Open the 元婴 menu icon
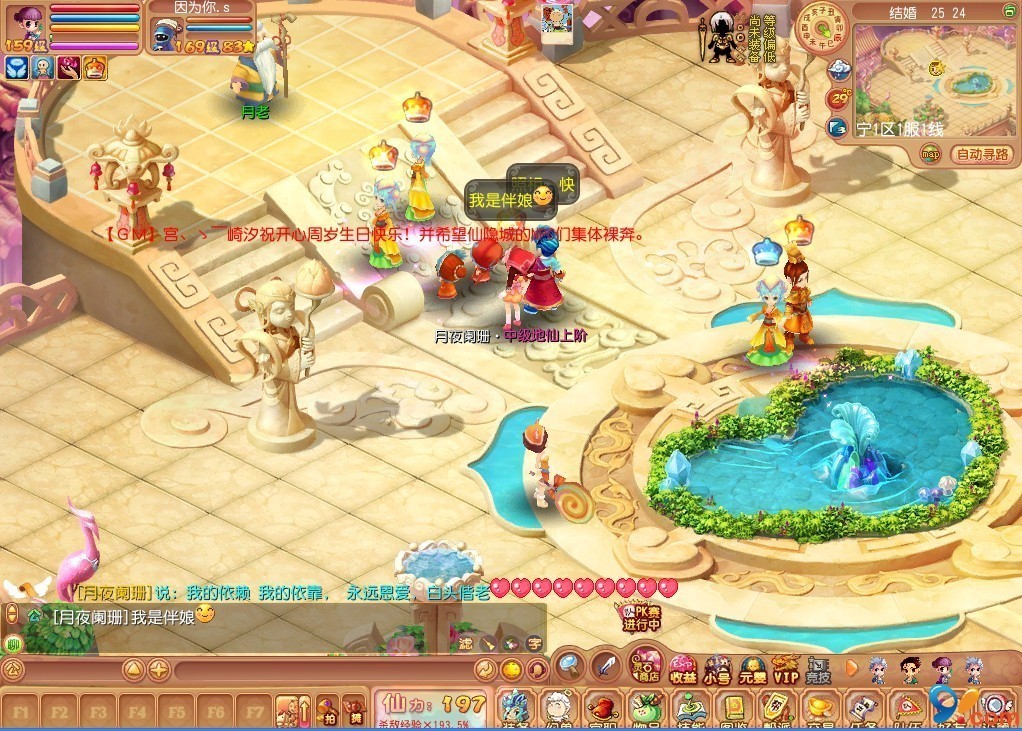 tap(751, 669)
